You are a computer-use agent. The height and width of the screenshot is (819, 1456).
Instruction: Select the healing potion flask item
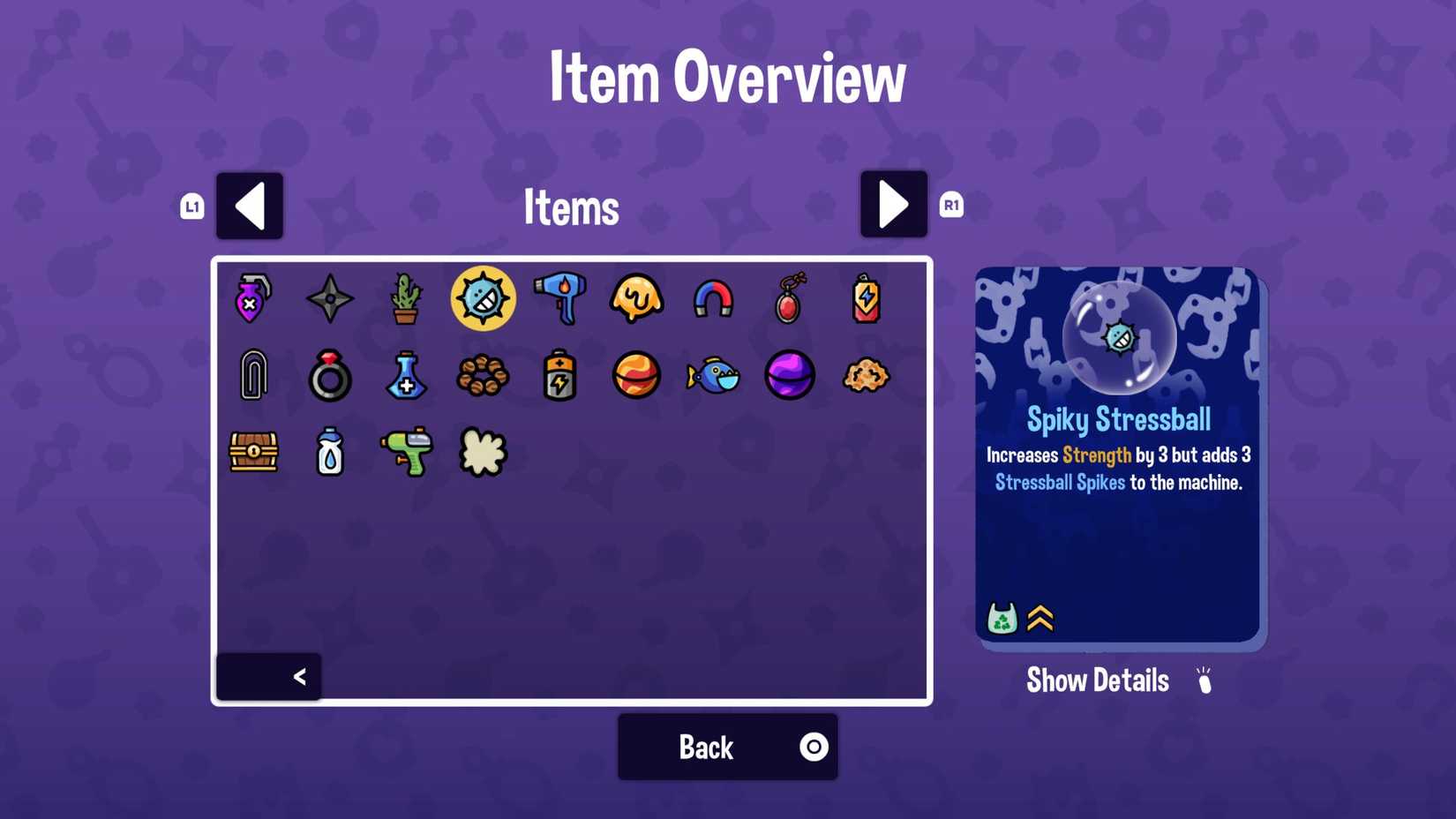point(406,376)
